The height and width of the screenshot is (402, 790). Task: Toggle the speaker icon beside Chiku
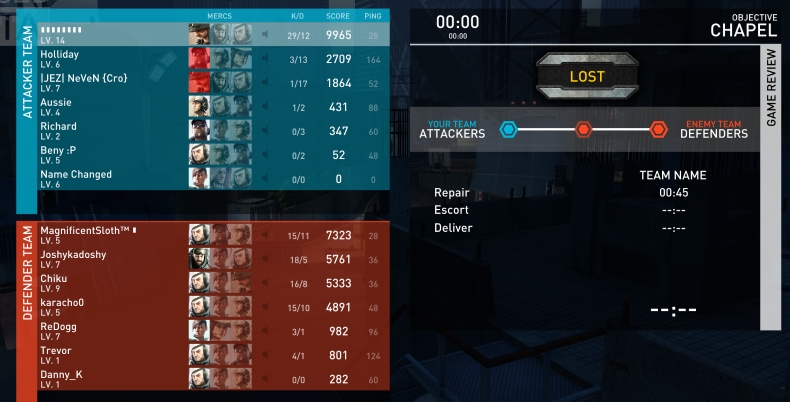(264, 284)
